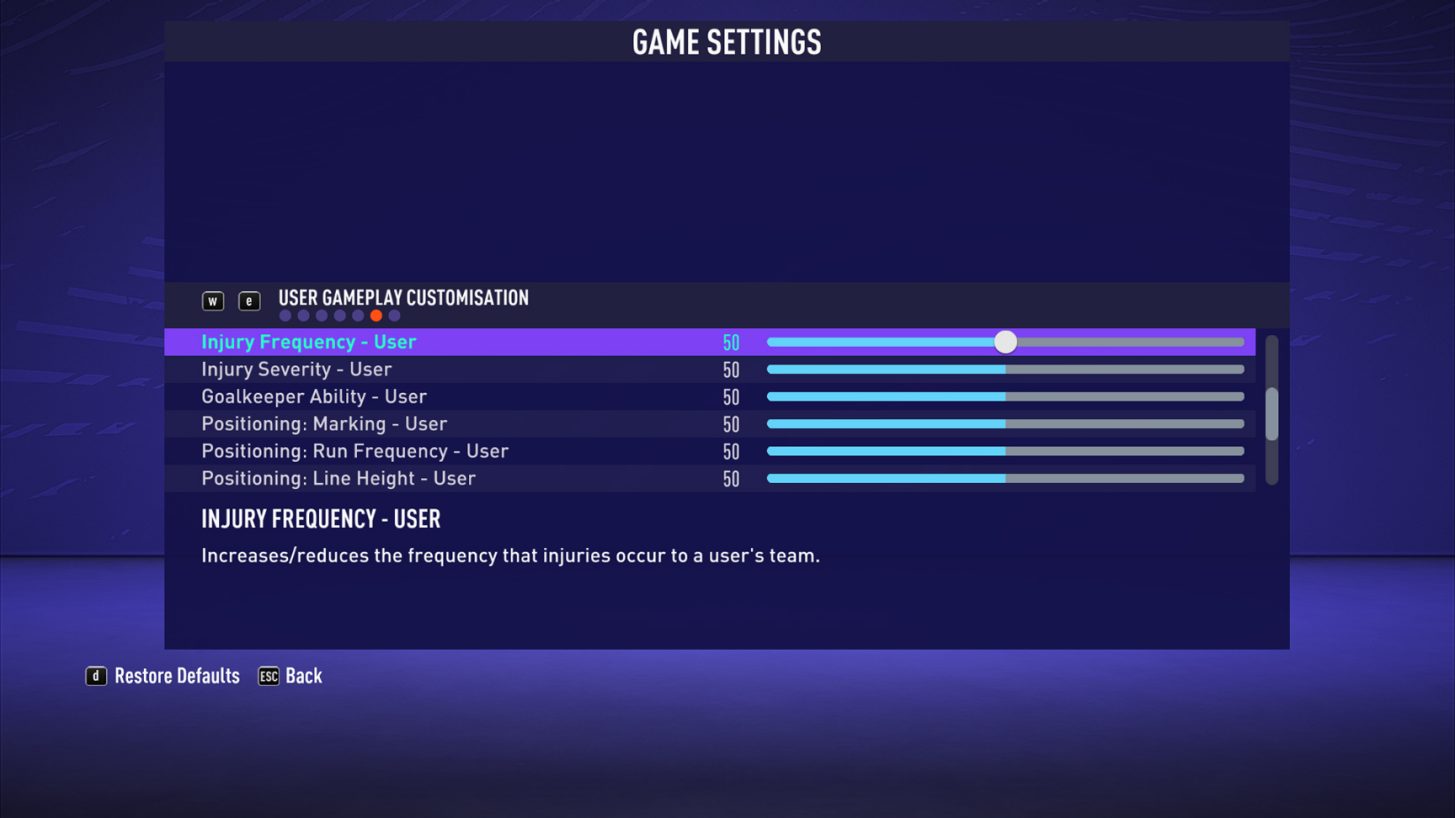
Task: Click the 'd' key icon beside Restore Defaults
Action: [x=95, y=676]
